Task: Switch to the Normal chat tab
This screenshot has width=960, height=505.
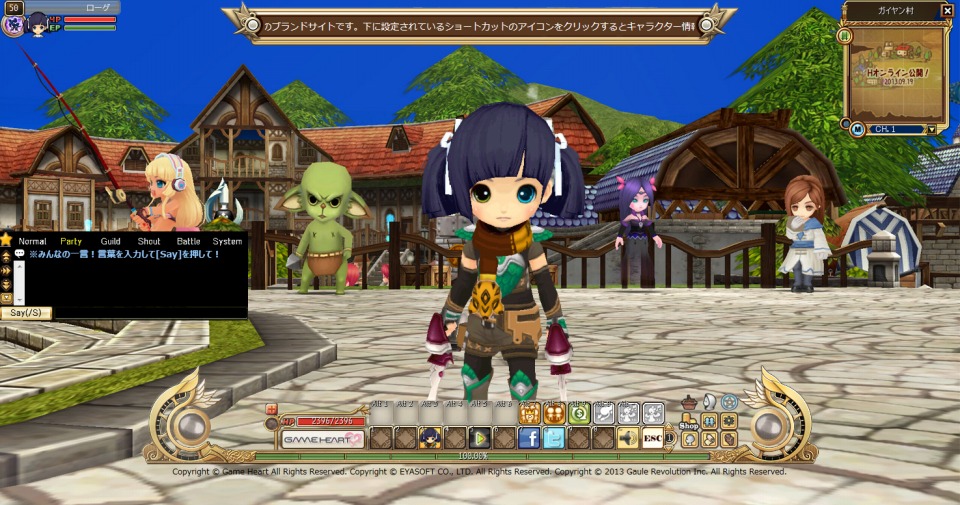Action: pyautogui.click(x=32, y=241)
